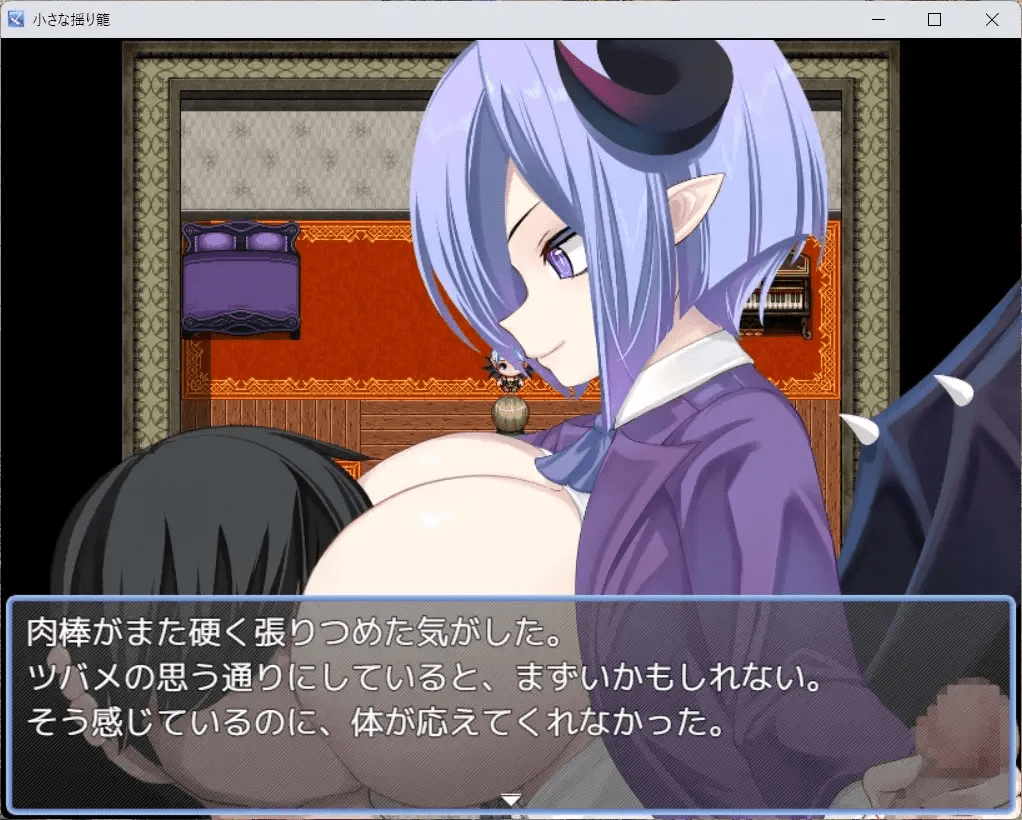The height and width of the screenshot is (820, 1022).
Task: Minimize the game window
Action: [x=878, y=19]
